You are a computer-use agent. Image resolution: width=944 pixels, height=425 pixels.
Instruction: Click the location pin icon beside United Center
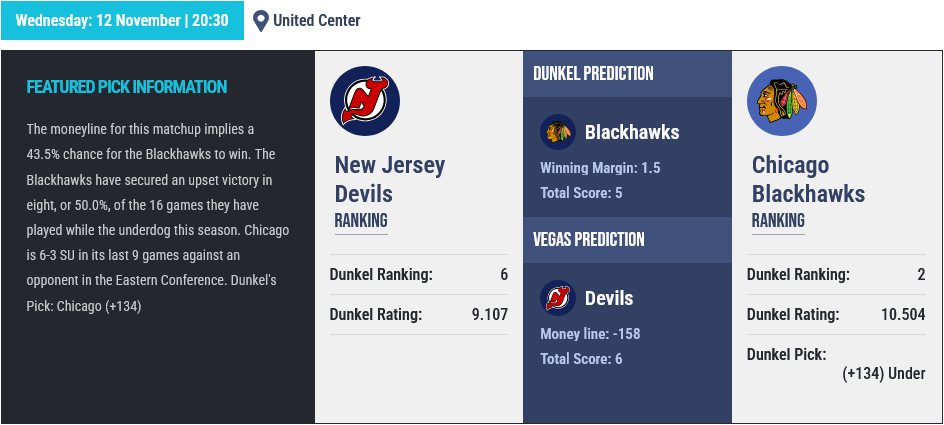(261, 21)
